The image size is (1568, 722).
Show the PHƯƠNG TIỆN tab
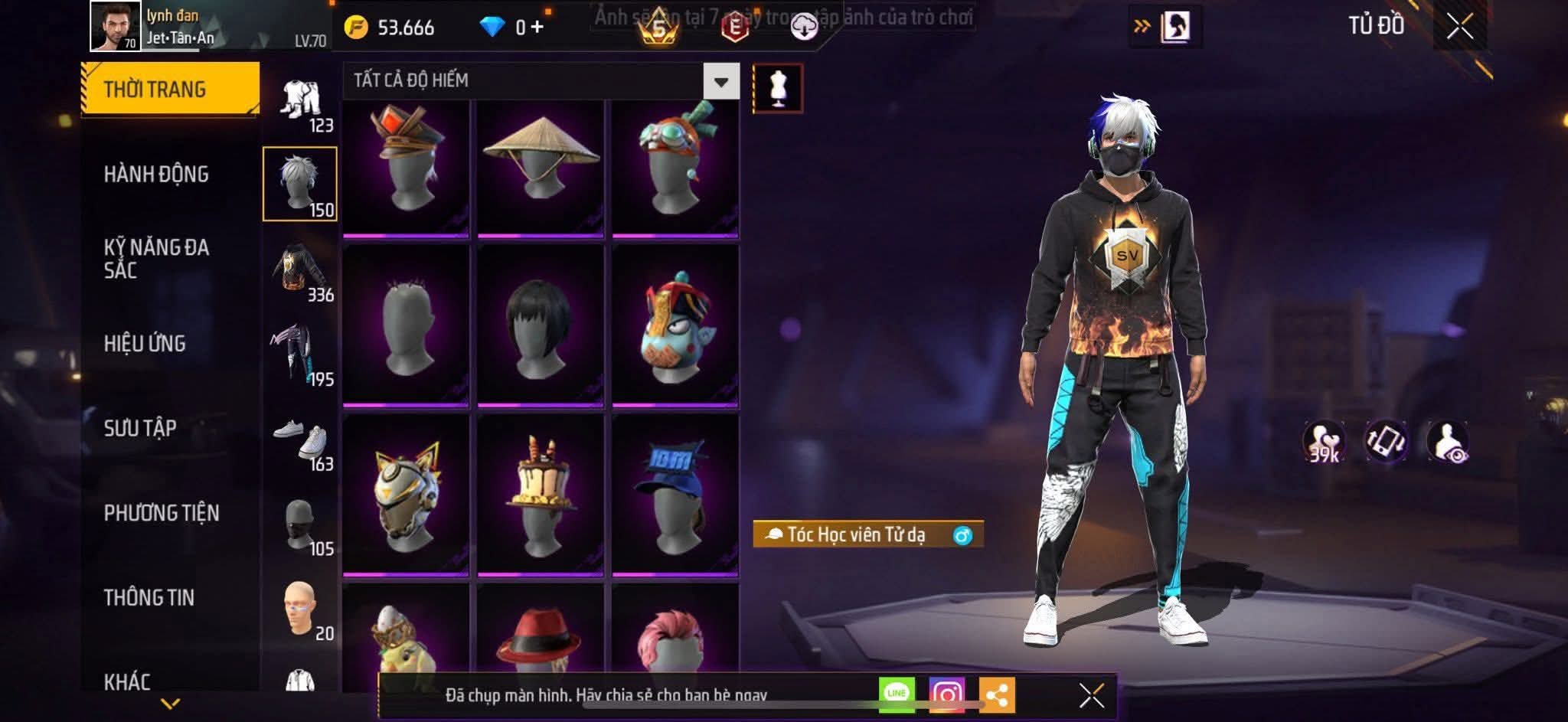click(162, 513)
